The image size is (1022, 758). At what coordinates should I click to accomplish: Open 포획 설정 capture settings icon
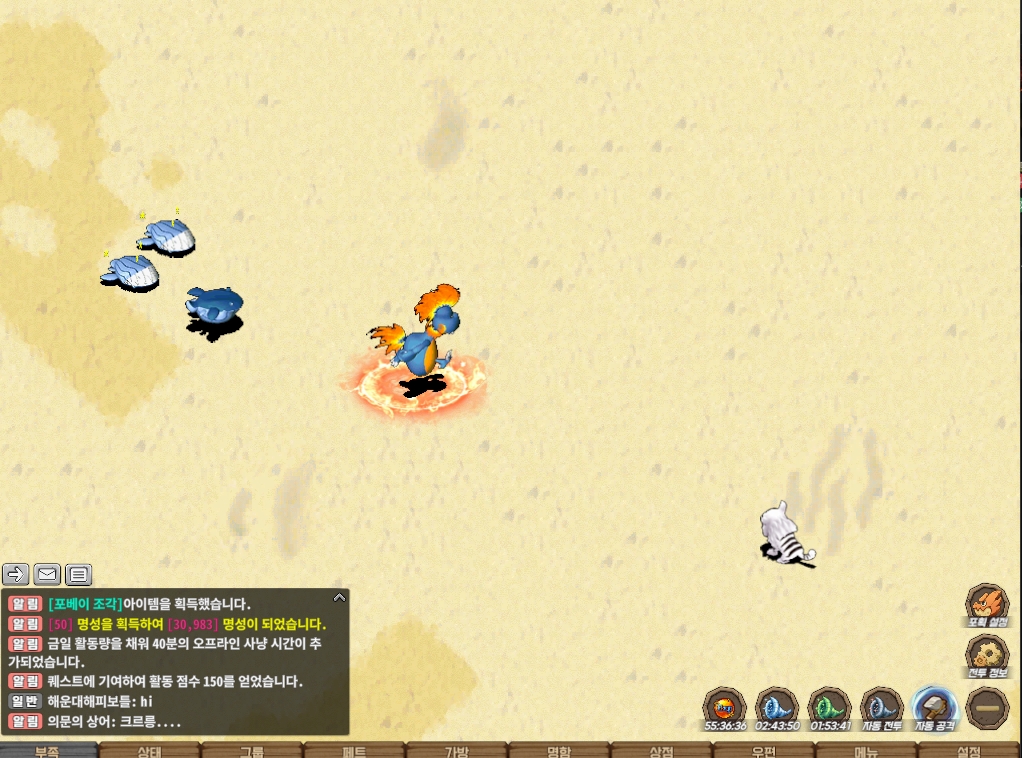click(x=986, y=604)
